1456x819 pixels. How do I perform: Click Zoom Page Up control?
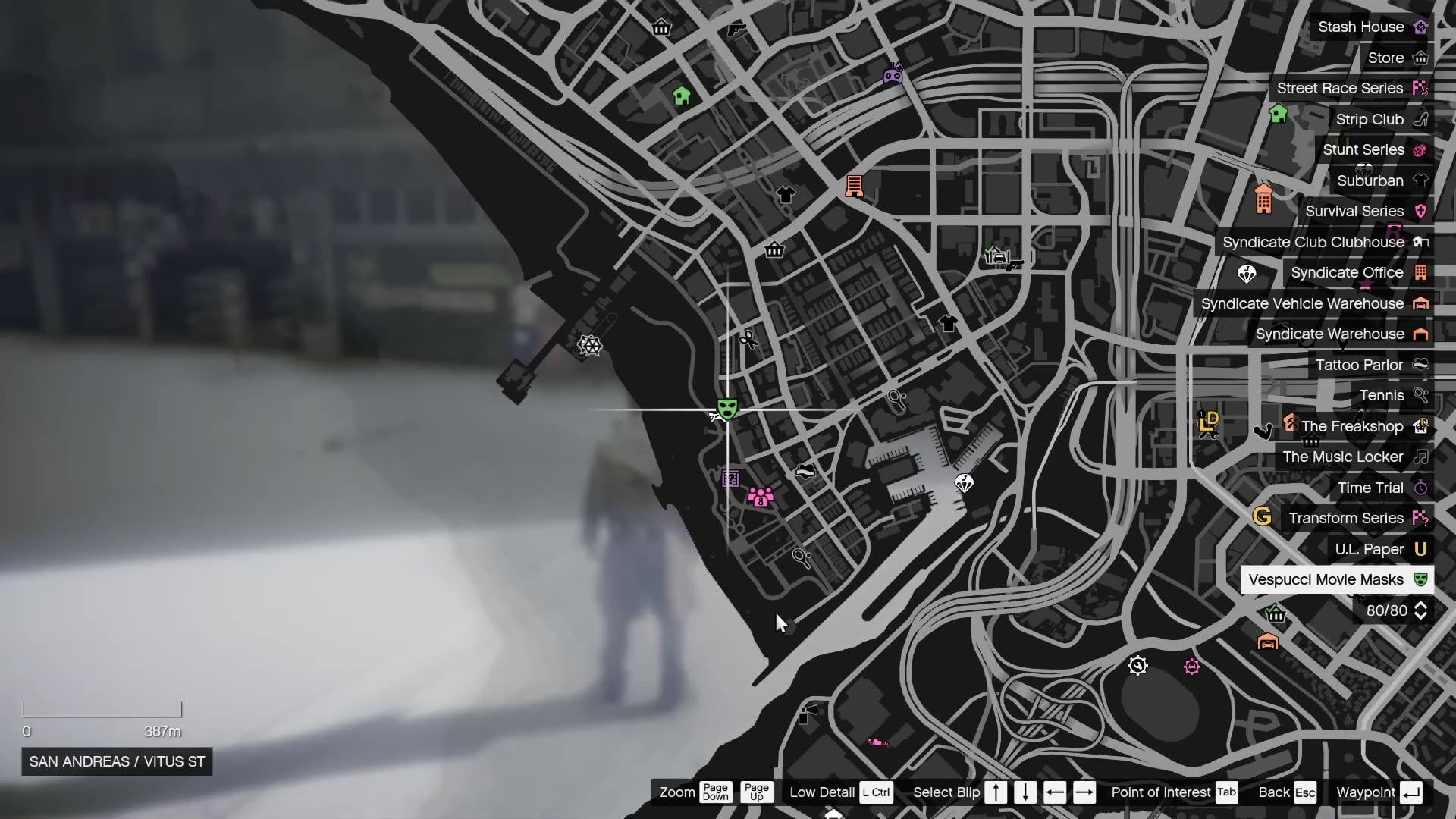[x=756, y=792]
